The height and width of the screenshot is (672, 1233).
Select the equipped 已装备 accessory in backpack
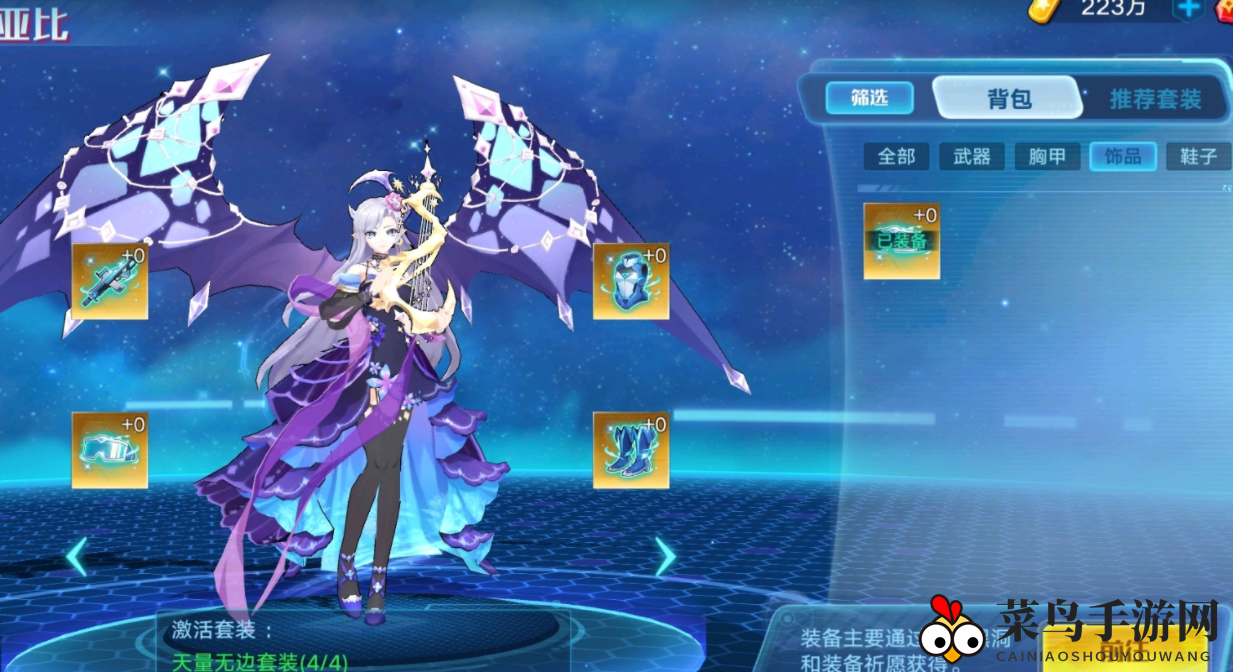point(902,241)
